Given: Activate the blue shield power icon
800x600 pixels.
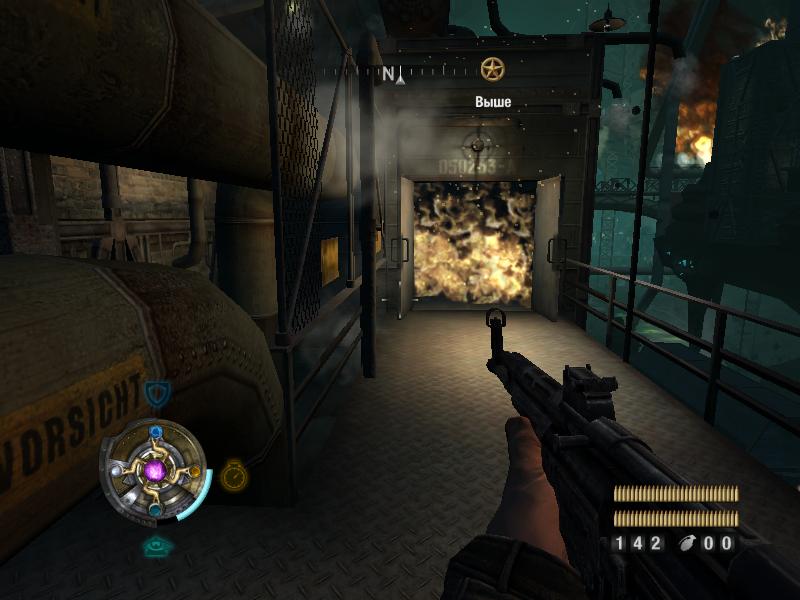Looking at the screenshot, I should pos(155,393).
